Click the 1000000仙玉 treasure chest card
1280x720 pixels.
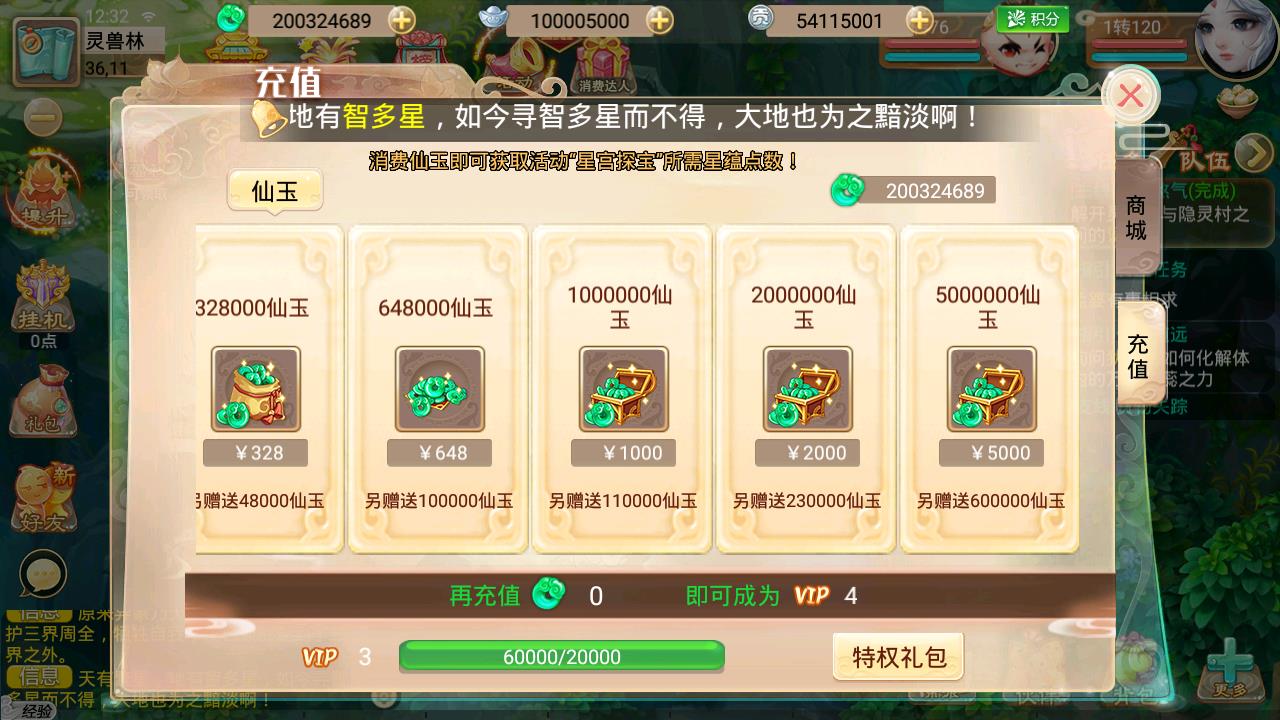pyautogui.click(x=622, y=390)
